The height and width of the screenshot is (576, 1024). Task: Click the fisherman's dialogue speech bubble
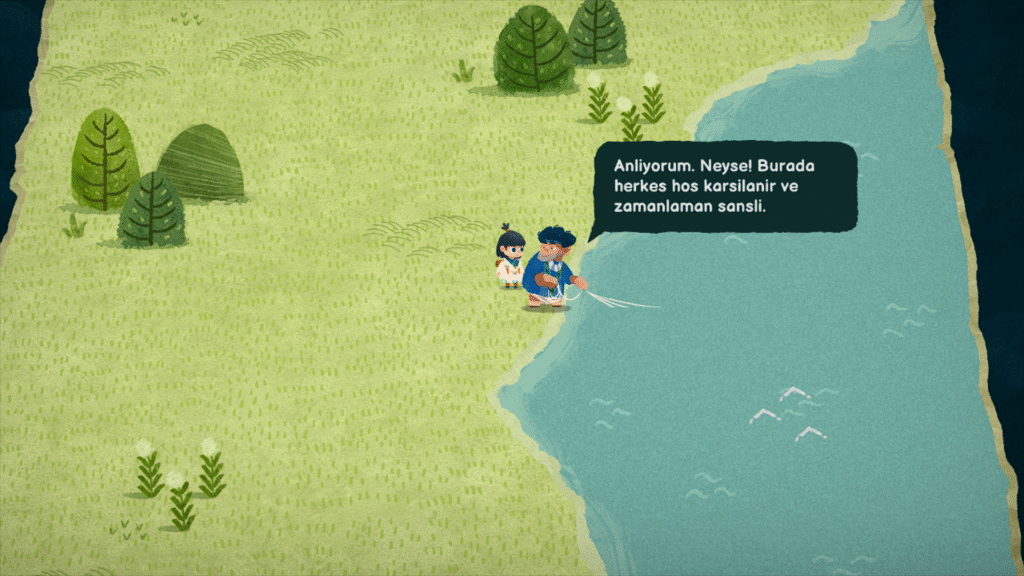pos(724,186)
